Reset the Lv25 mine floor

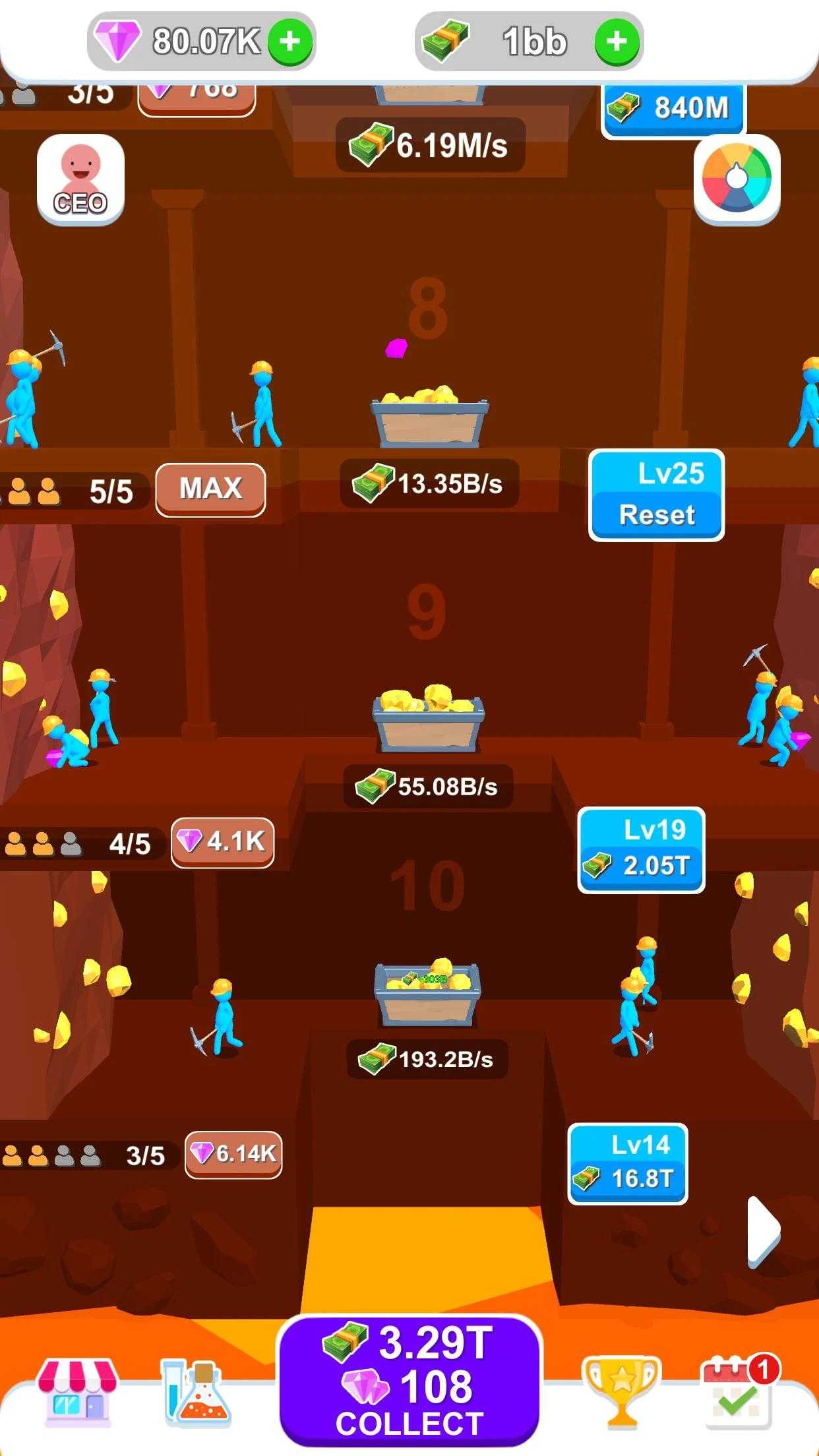point(656,496)
